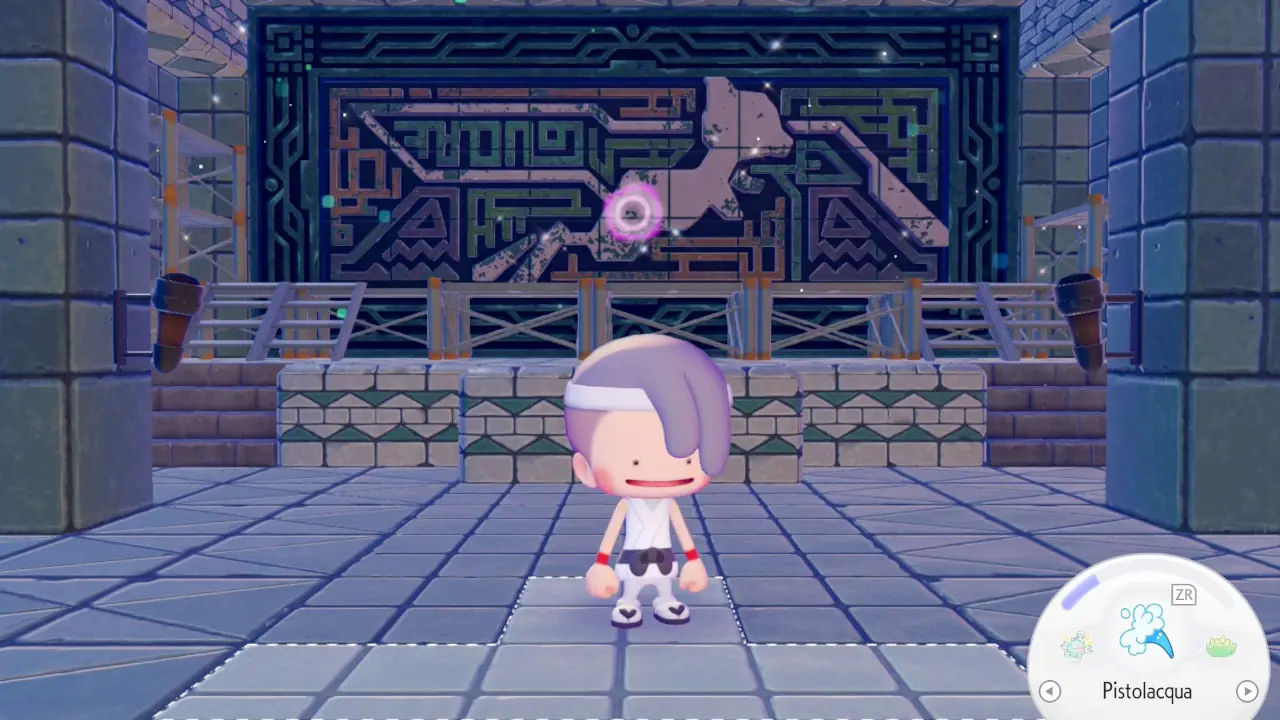Select the Pistolacqua water move icon
Image resolution: width=1280 pixels, height=720 pixels.
click(x=1146, y=630)
